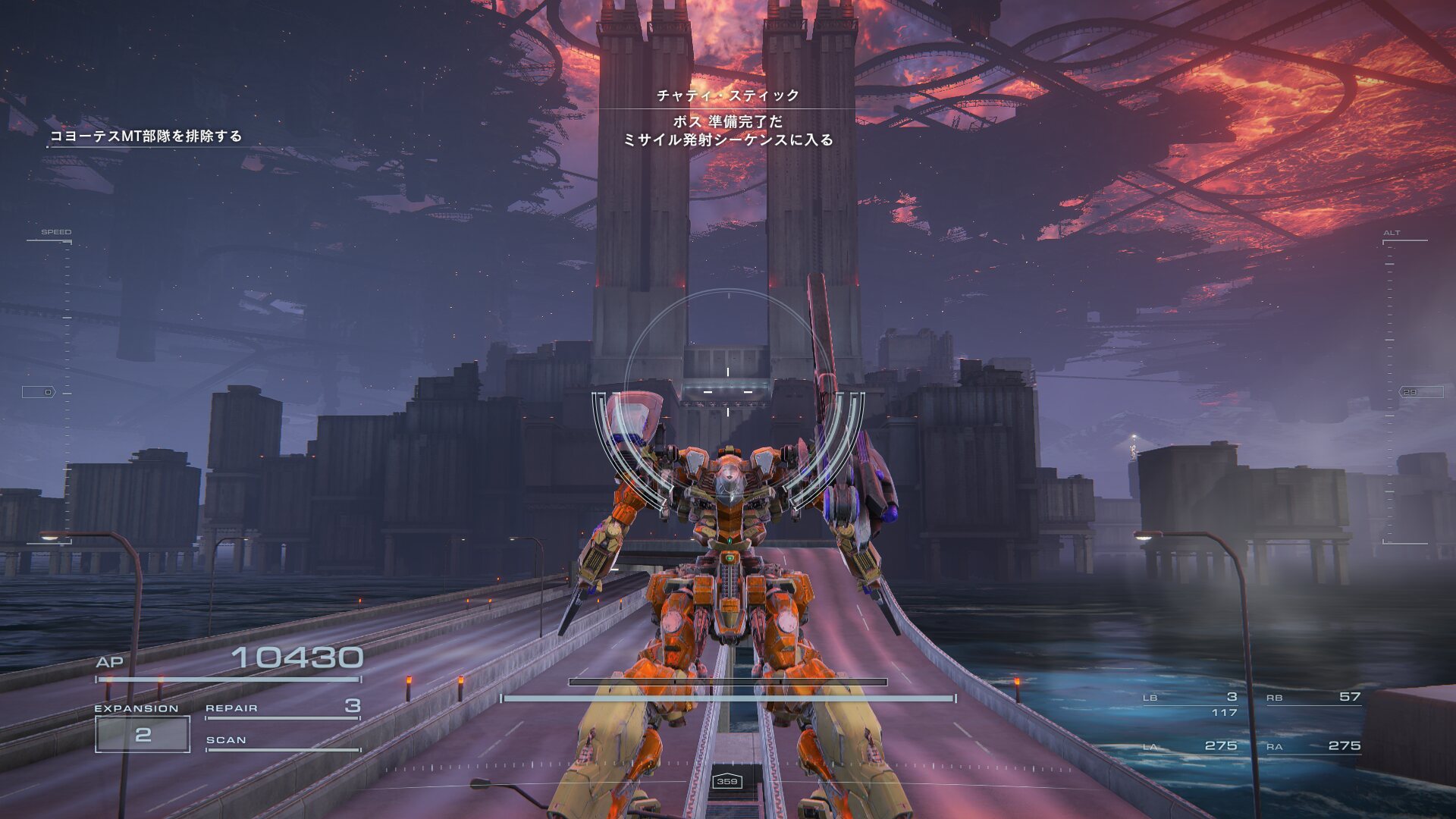1456x819 pixels.
Task: Select the LB shoulder weapon slot
Action: click(1190, 698)
